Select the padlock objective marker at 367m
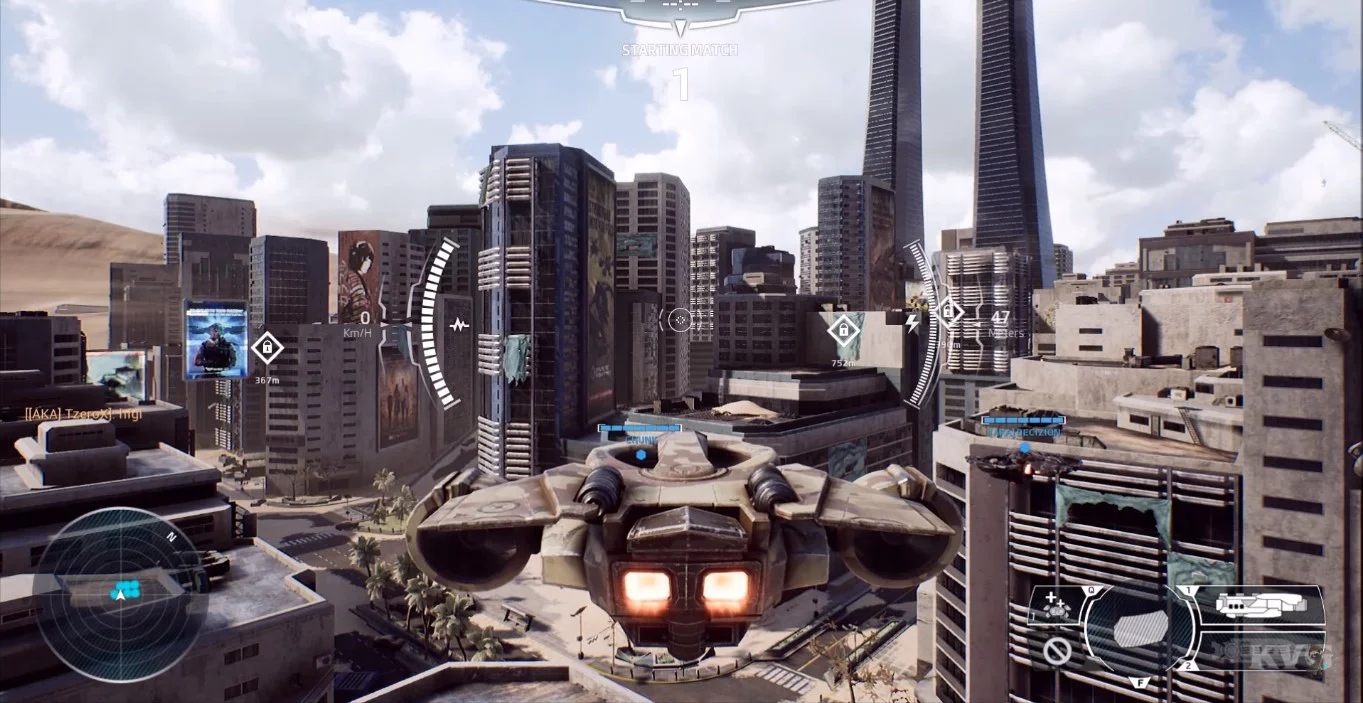This screenshot has width=1363, height=703. 267,348
